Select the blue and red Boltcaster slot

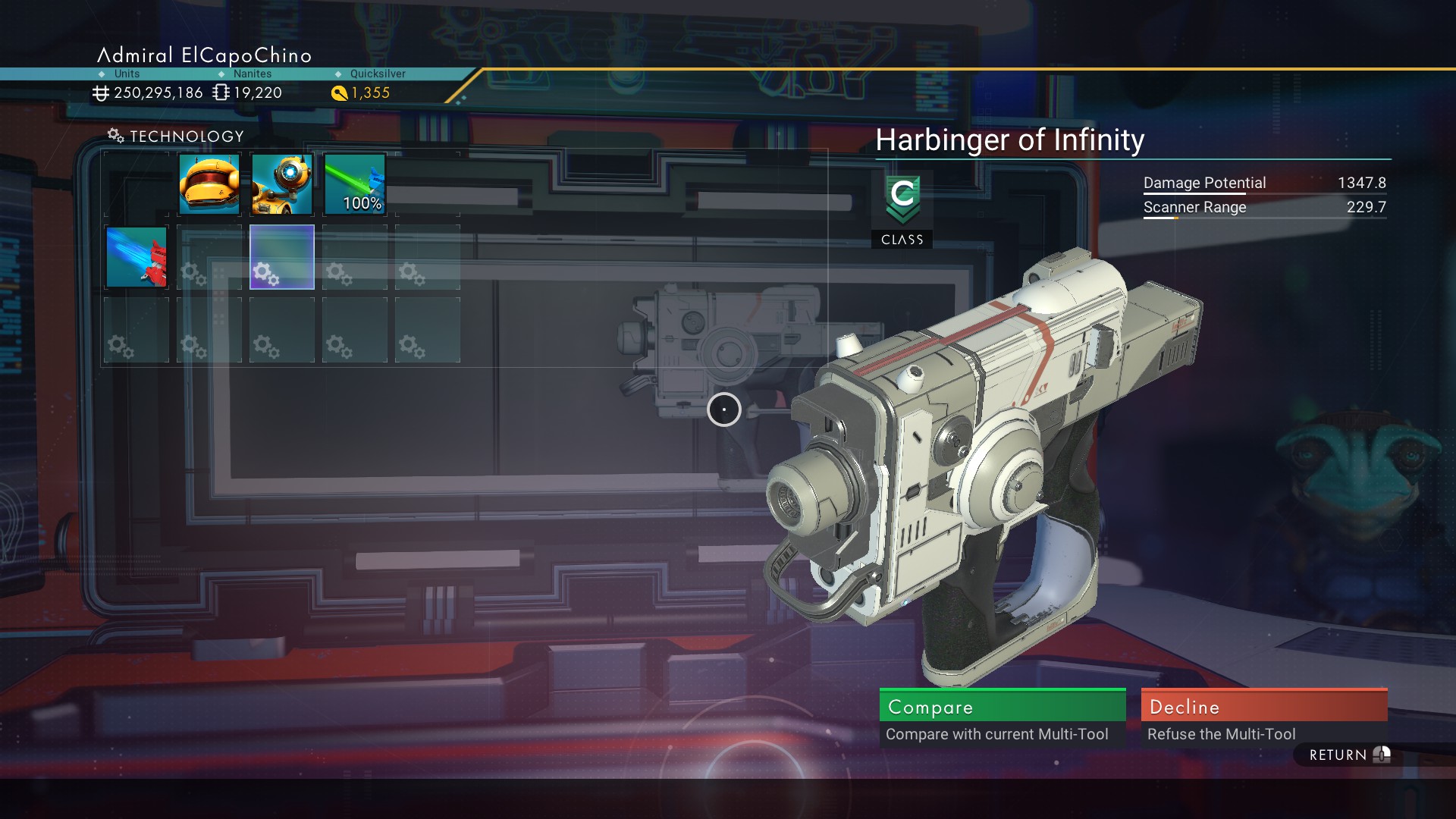[136, 257]
